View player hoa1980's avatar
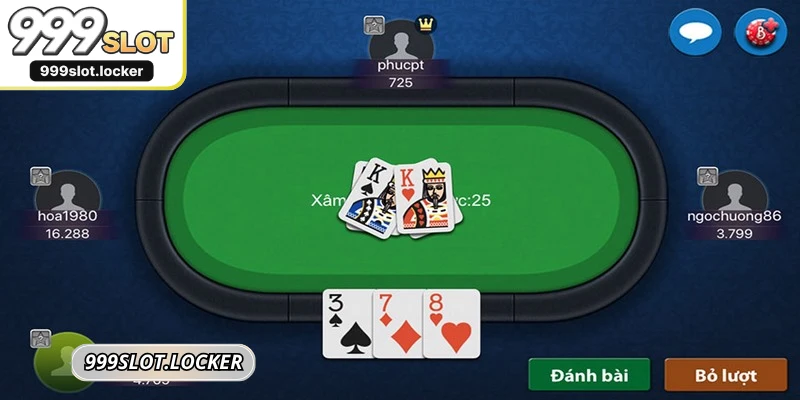Screen dimensions: 800x400 tap(68, 195)
